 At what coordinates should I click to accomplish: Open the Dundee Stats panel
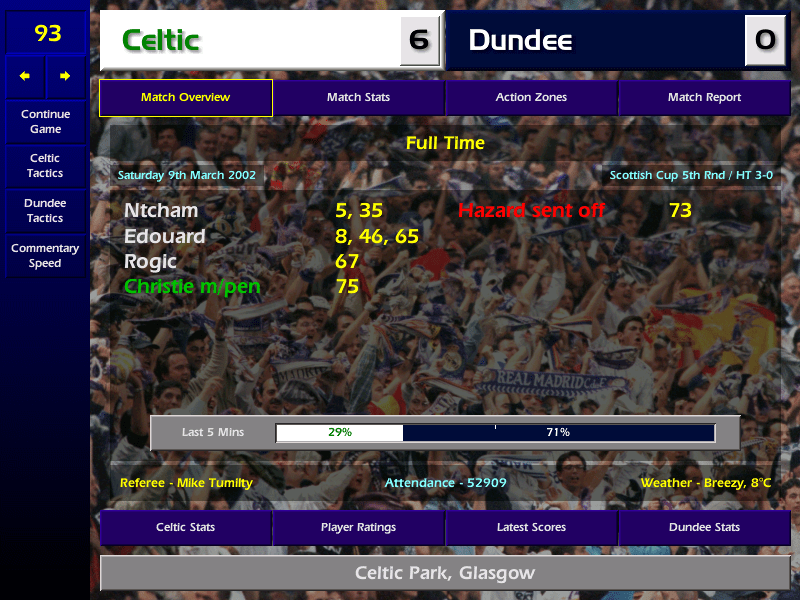(704, 527)
